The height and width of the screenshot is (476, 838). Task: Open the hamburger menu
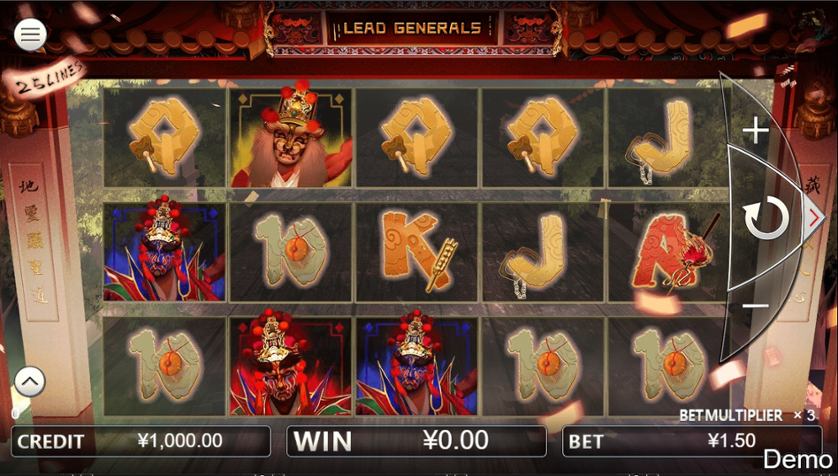[30, 35]
